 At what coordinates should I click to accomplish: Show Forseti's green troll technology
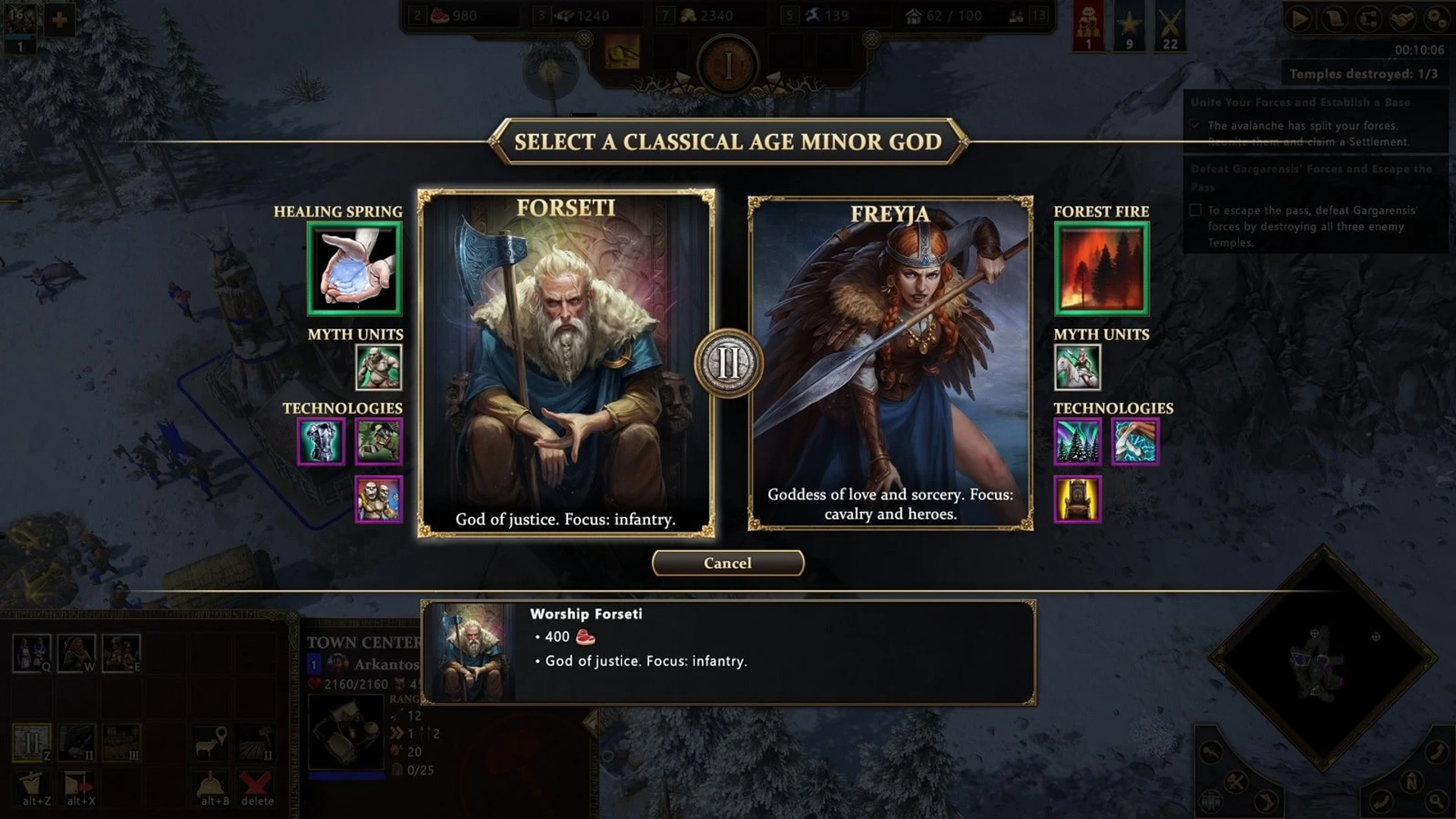pos(378,441)
